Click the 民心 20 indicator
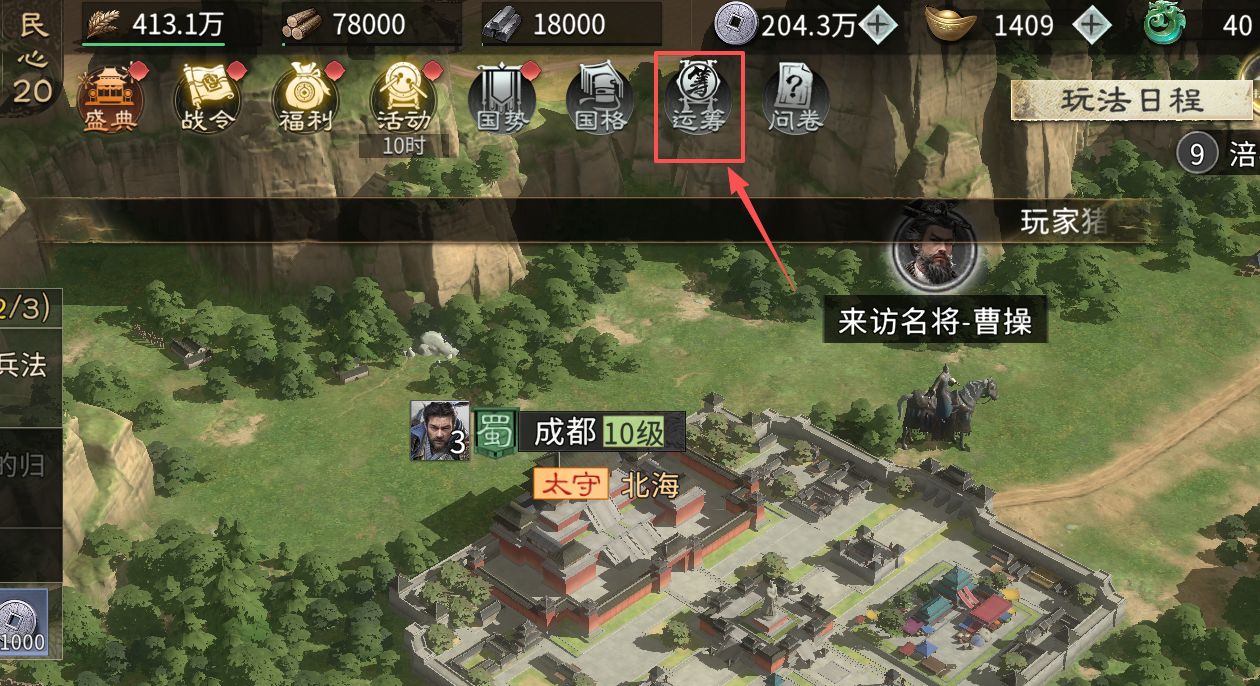 point(32,58)
